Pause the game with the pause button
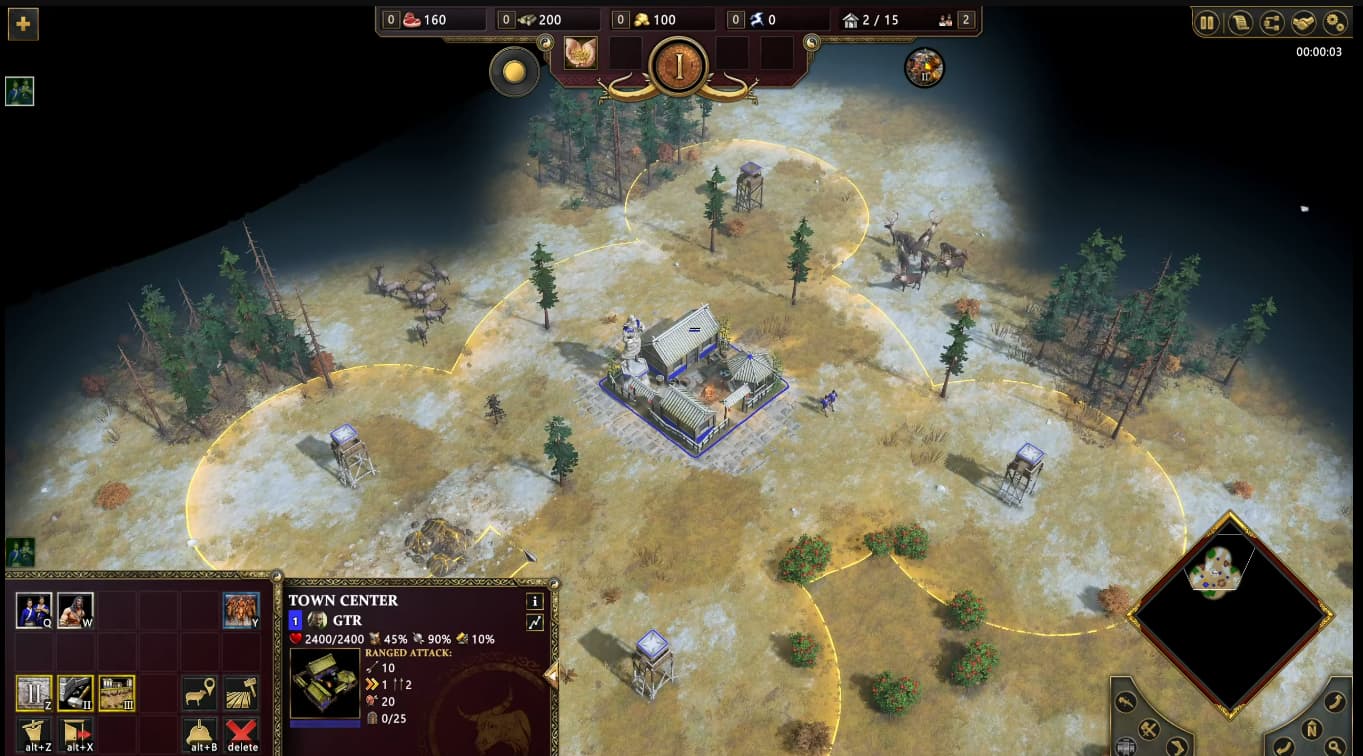 pos(1208,22)
